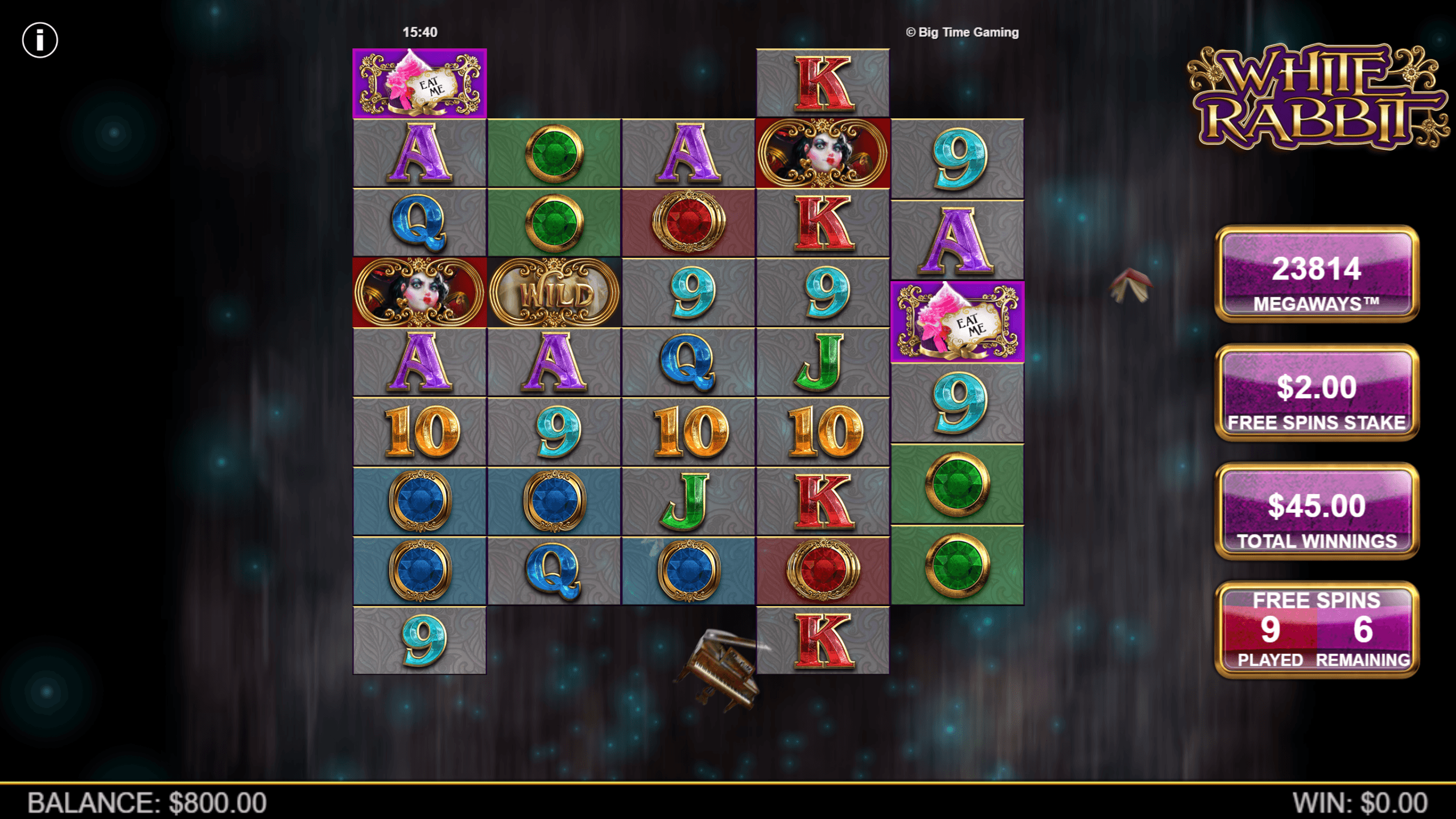Open the game info button
This screenshot has height=819, width=1456.
click(x=40, y=40)
